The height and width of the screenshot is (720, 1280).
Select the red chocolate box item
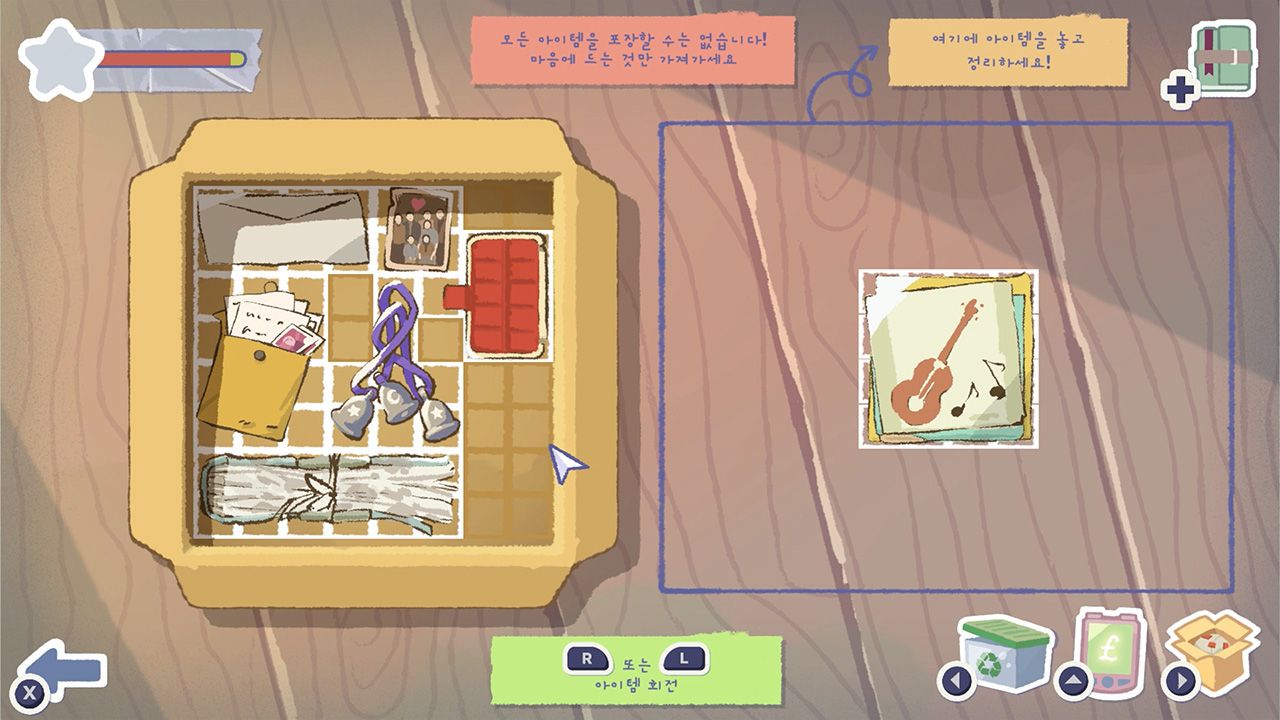point(506,296)
